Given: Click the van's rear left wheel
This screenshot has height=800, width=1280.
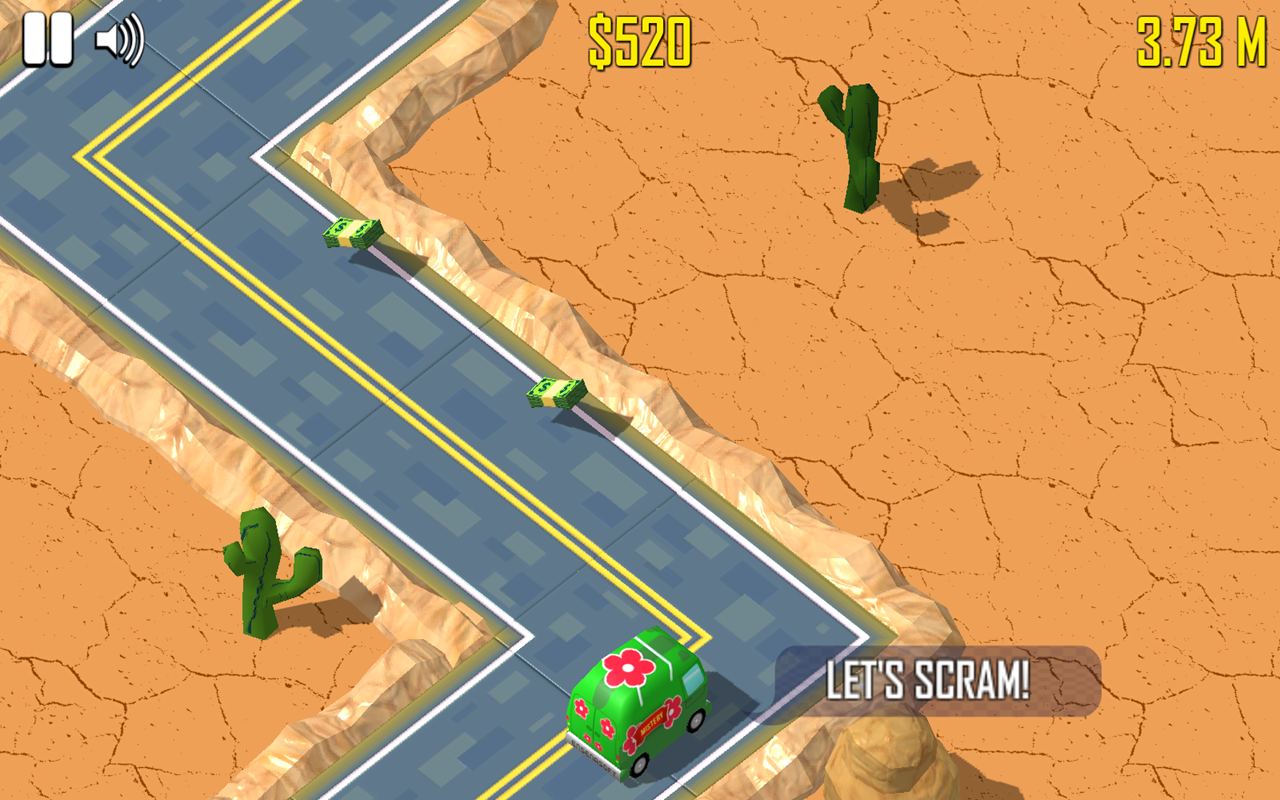Looking at the screenshot, I should coord(641,765).
